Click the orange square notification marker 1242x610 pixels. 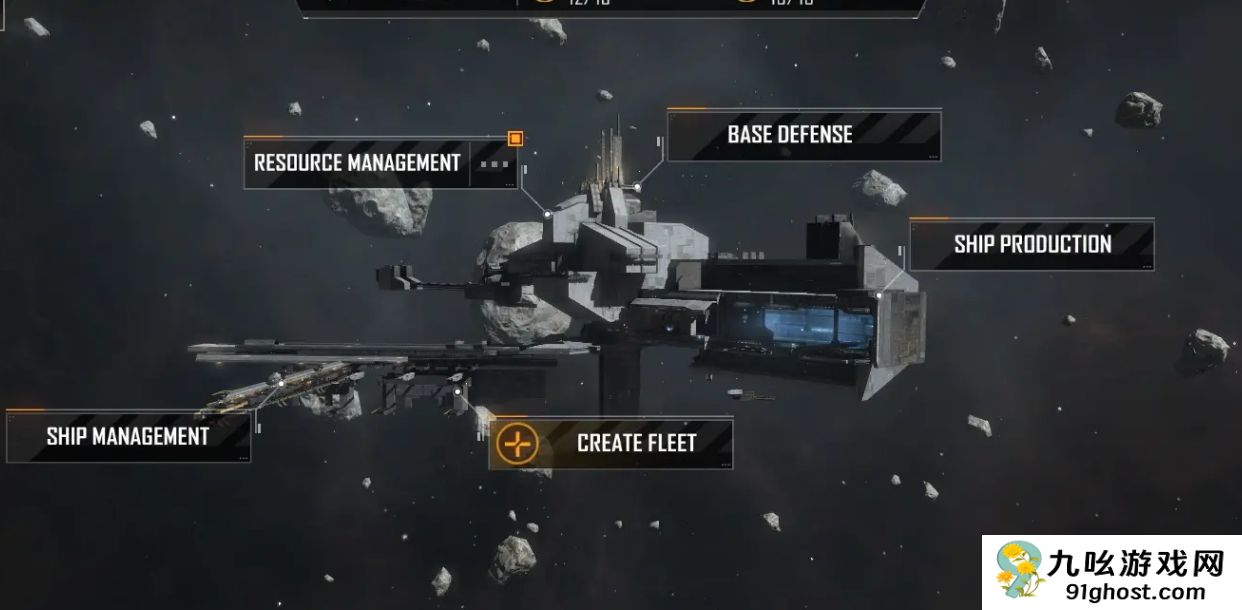pos(515,139)
